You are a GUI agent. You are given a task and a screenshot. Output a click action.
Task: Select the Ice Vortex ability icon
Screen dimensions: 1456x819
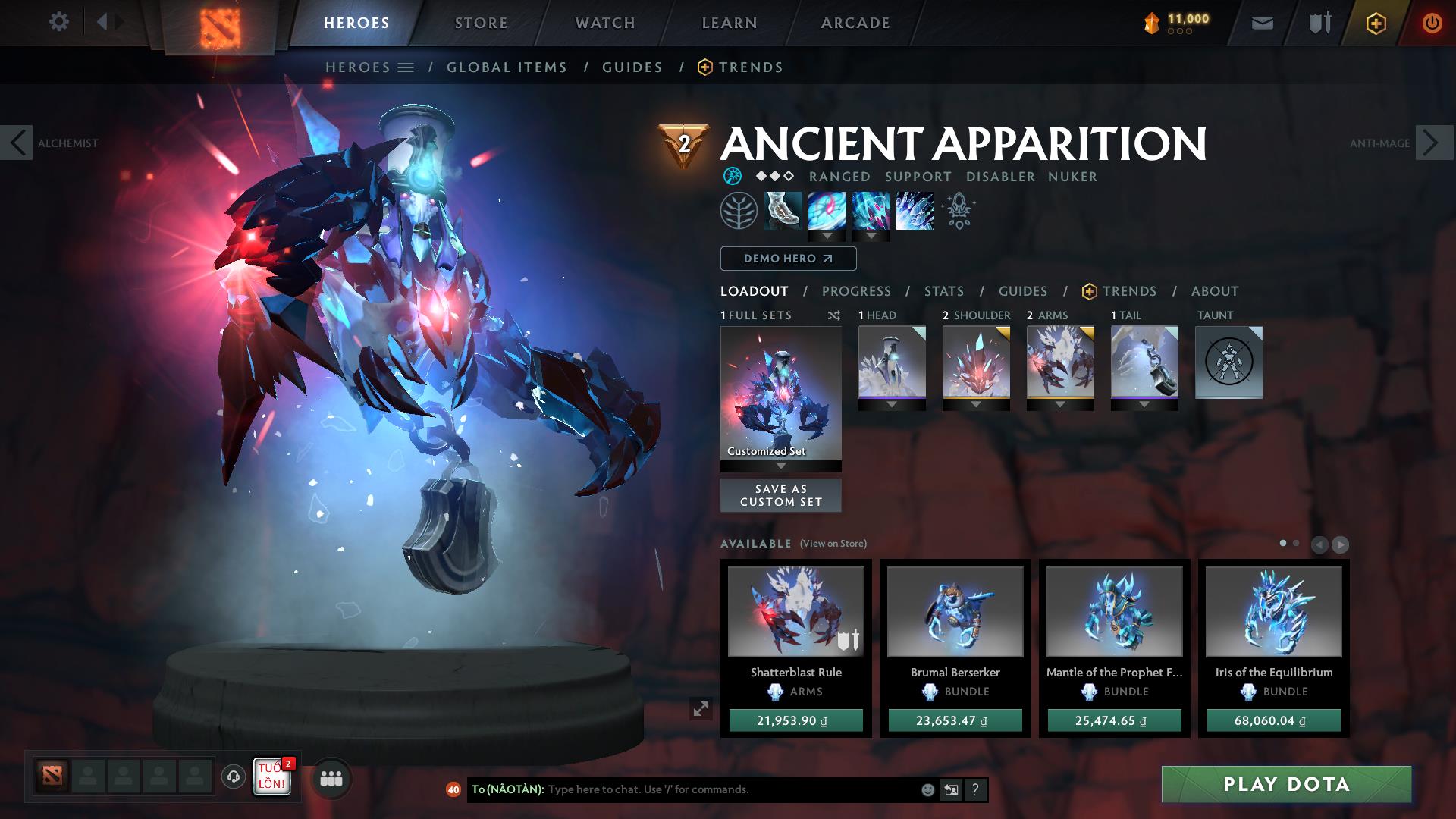pos(828,211)
